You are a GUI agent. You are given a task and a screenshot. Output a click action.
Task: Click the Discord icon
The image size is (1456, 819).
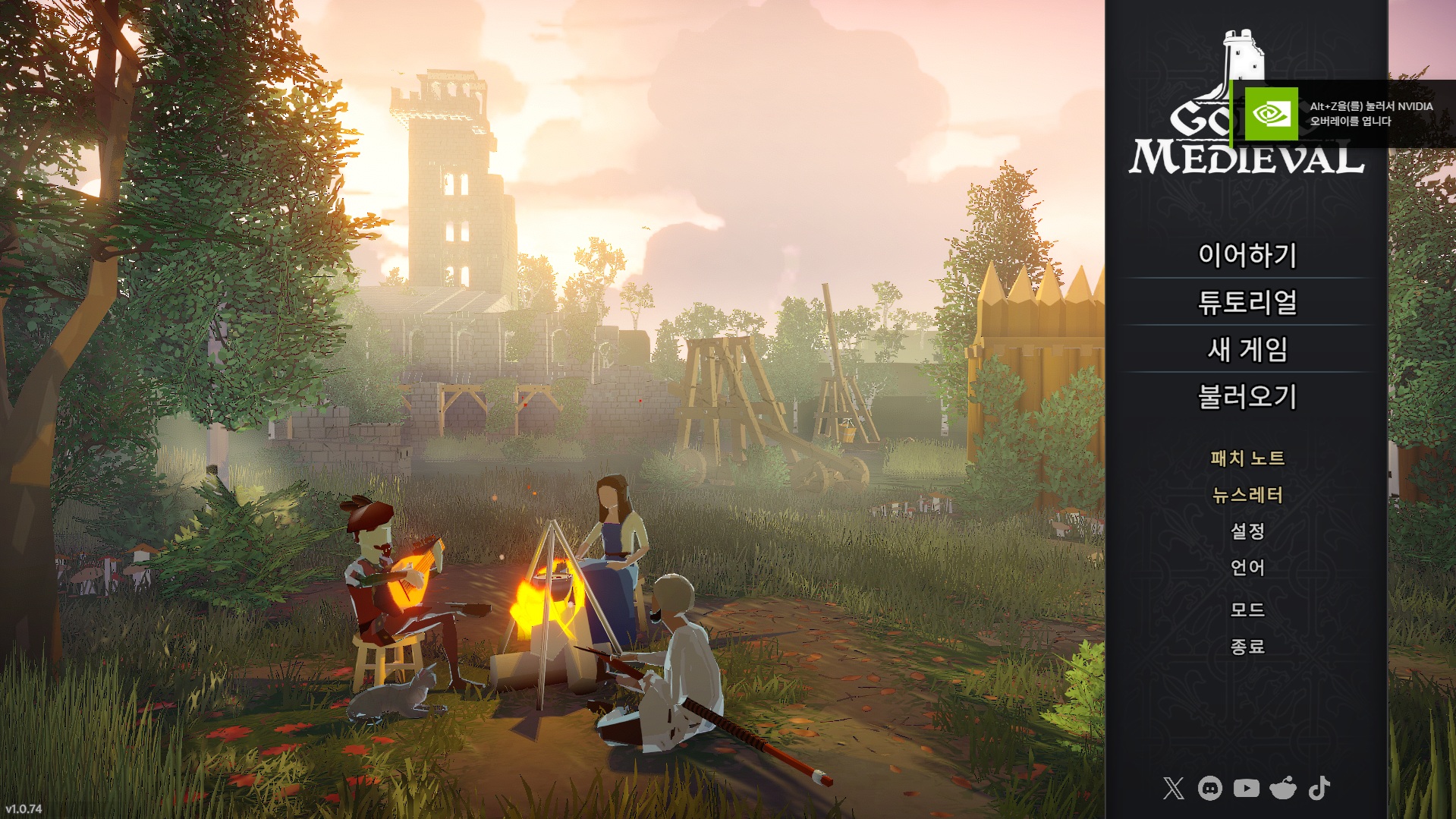1209,788
